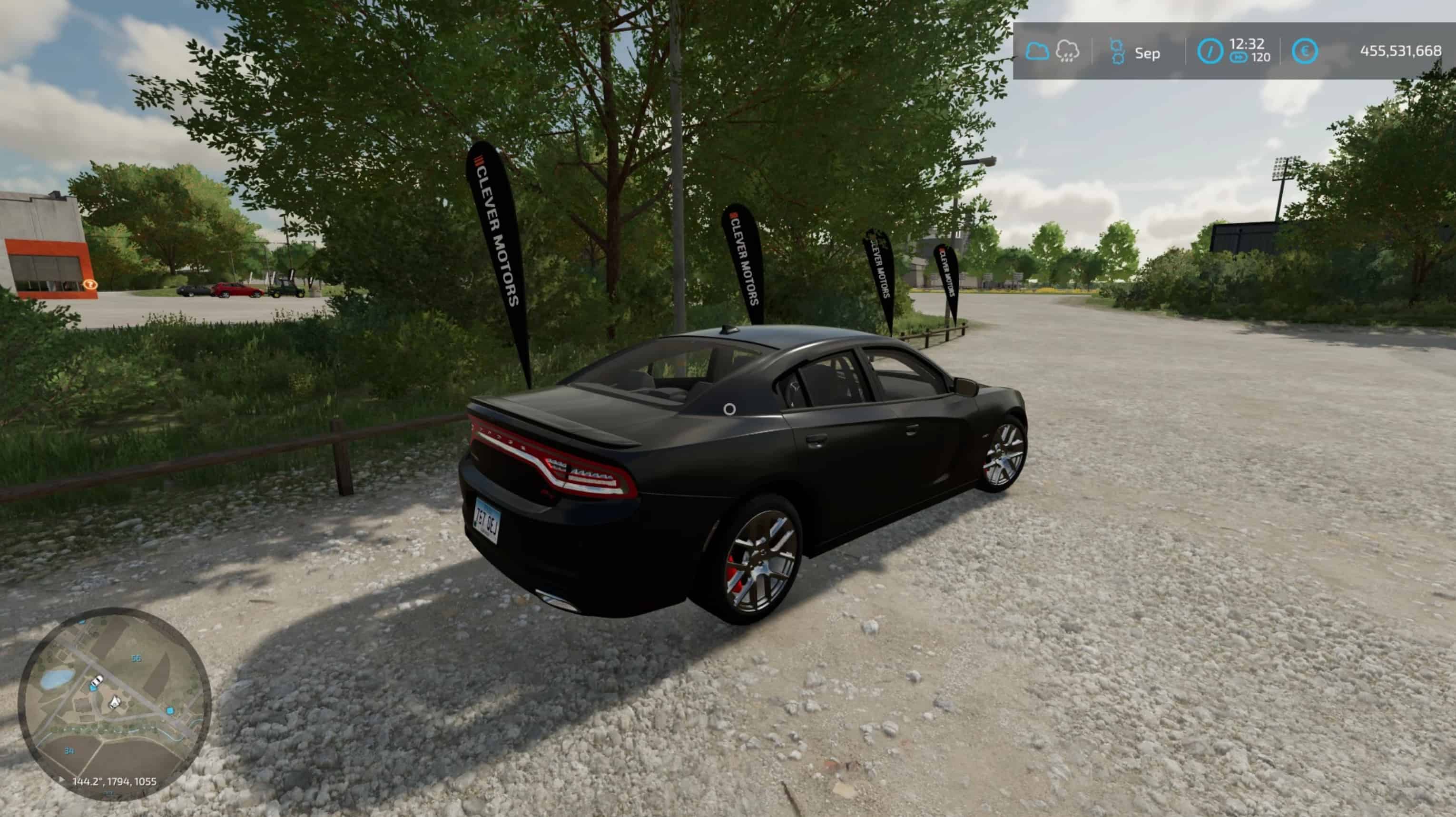Open the circular minimap
This screenshot has width=1456, height=817.
[x=115, y=704]
